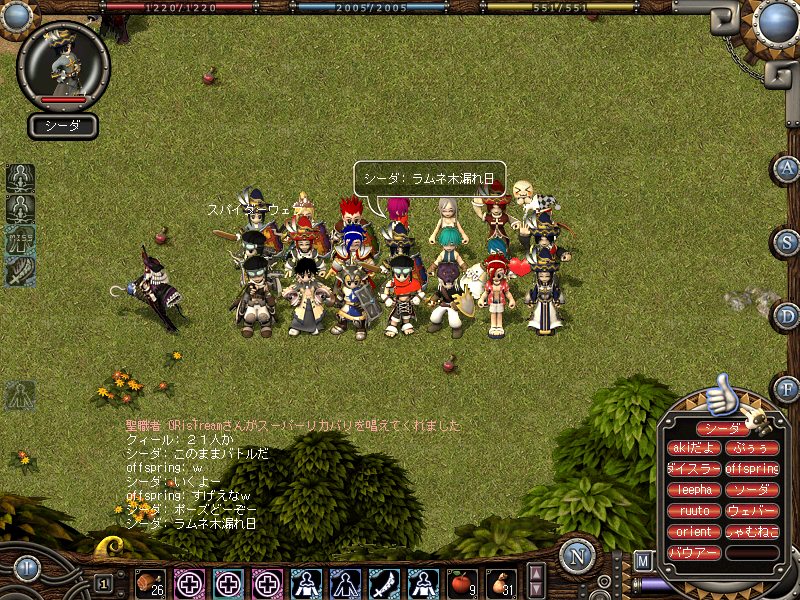Image resolution: width=800 pixels, height=600 pixels.
Task: Use the meat item with 26 count
Action: pos(150,583)
